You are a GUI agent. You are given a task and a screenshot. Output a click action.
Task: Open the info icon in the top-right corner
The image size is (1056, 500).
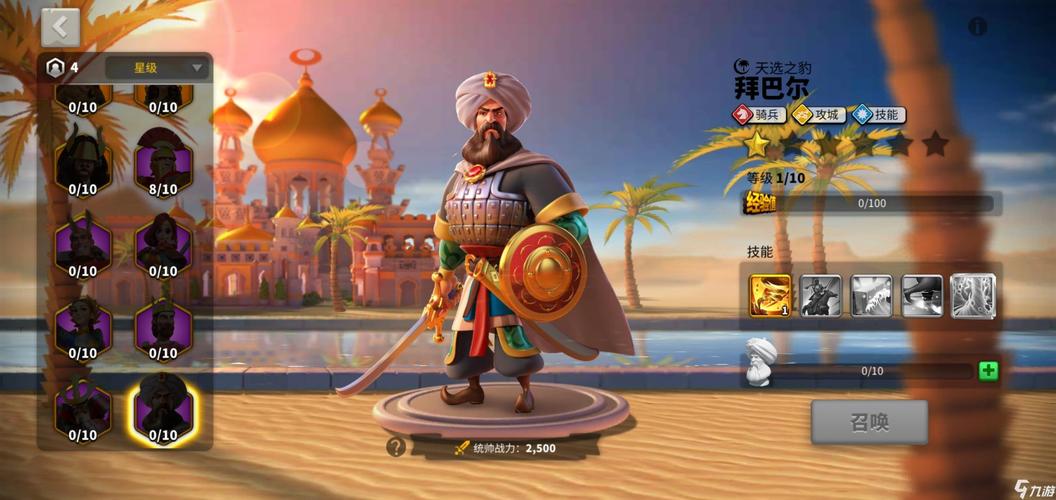[977, 27]
